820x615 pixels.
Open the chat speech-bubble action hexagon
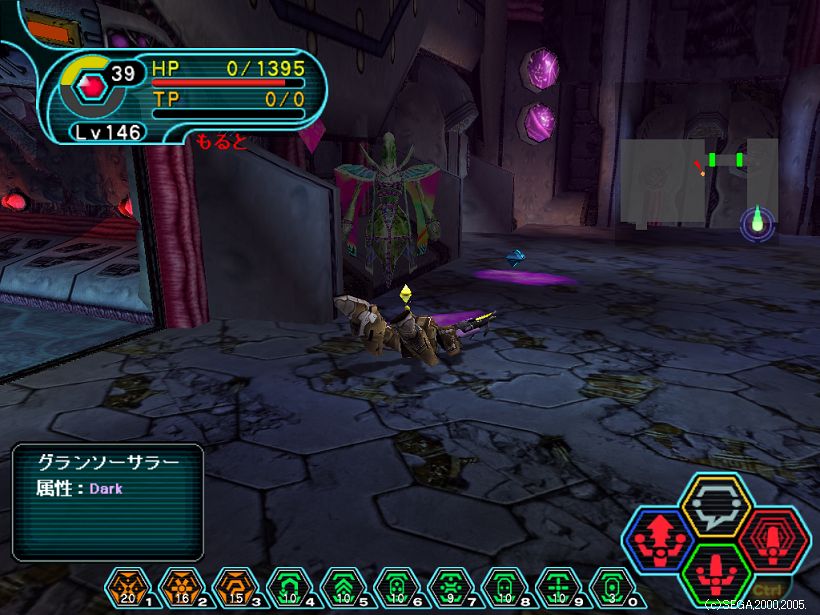pyautogui.click(x=716, y=505)
